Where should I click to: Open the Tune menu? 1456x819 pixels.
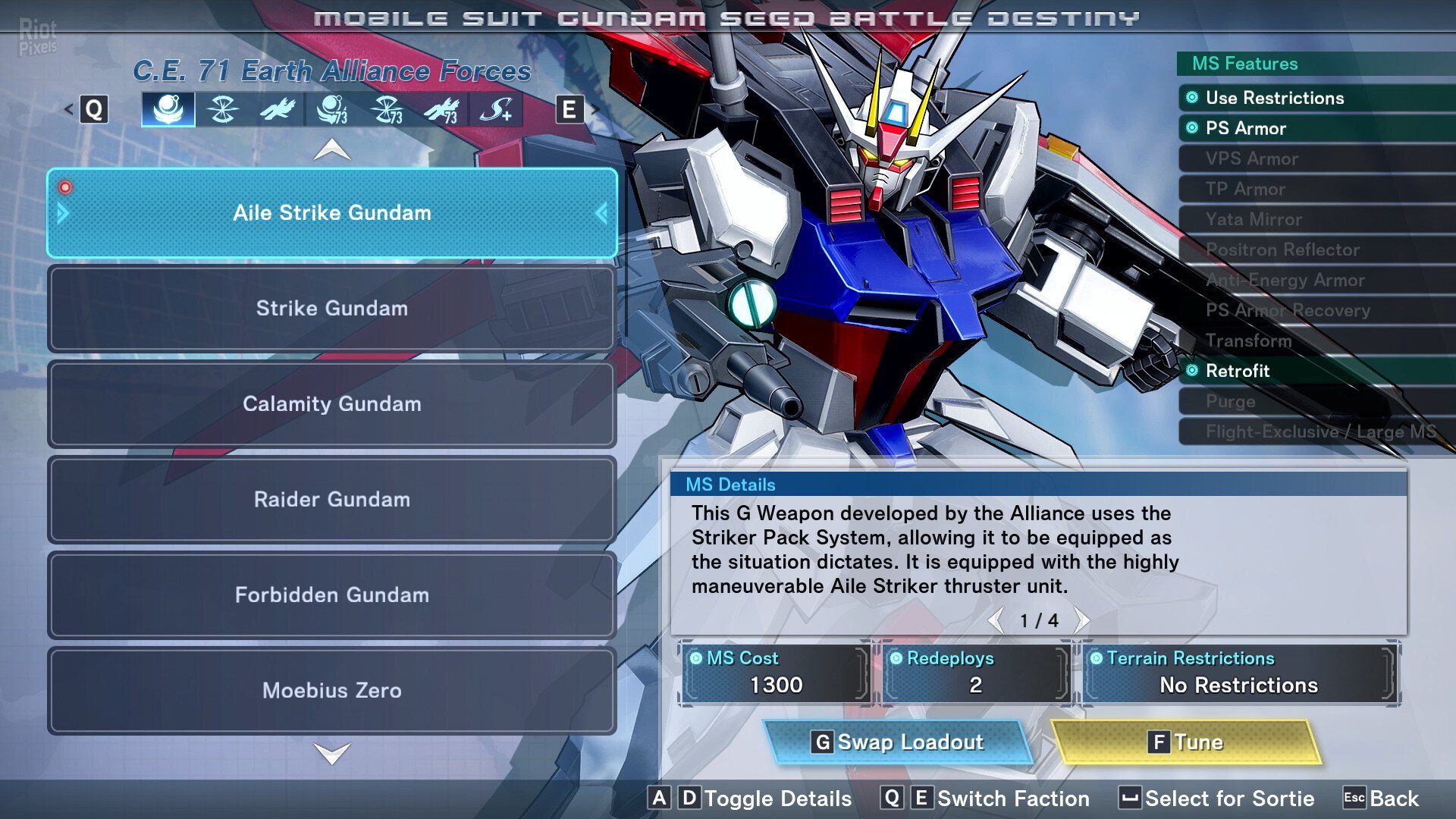[x=1185, y=742]
